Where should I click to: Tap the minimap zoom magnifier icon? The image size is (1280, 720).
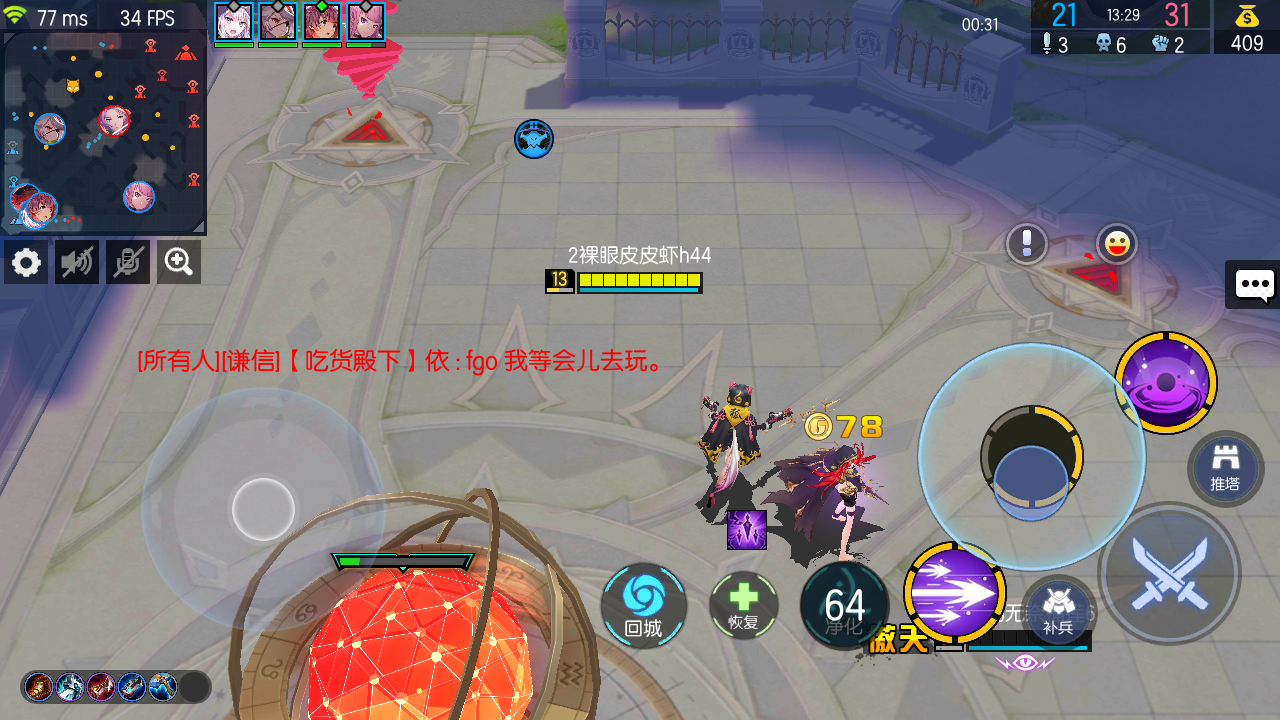click(x=178, y=262)
